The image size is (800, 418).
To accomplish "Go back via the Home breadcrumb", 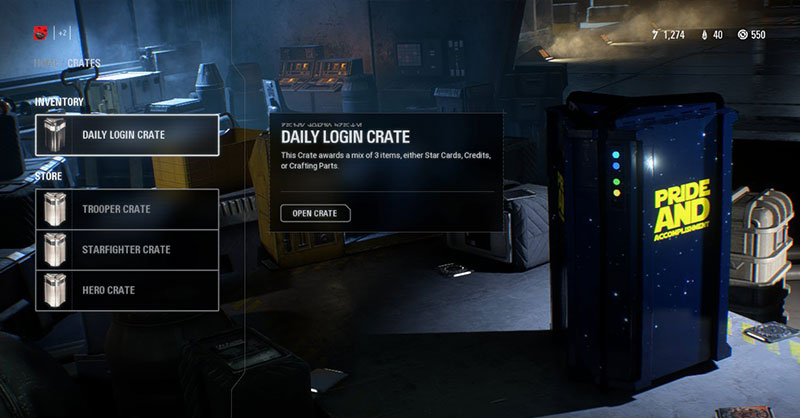I will [x=47, y=63].
